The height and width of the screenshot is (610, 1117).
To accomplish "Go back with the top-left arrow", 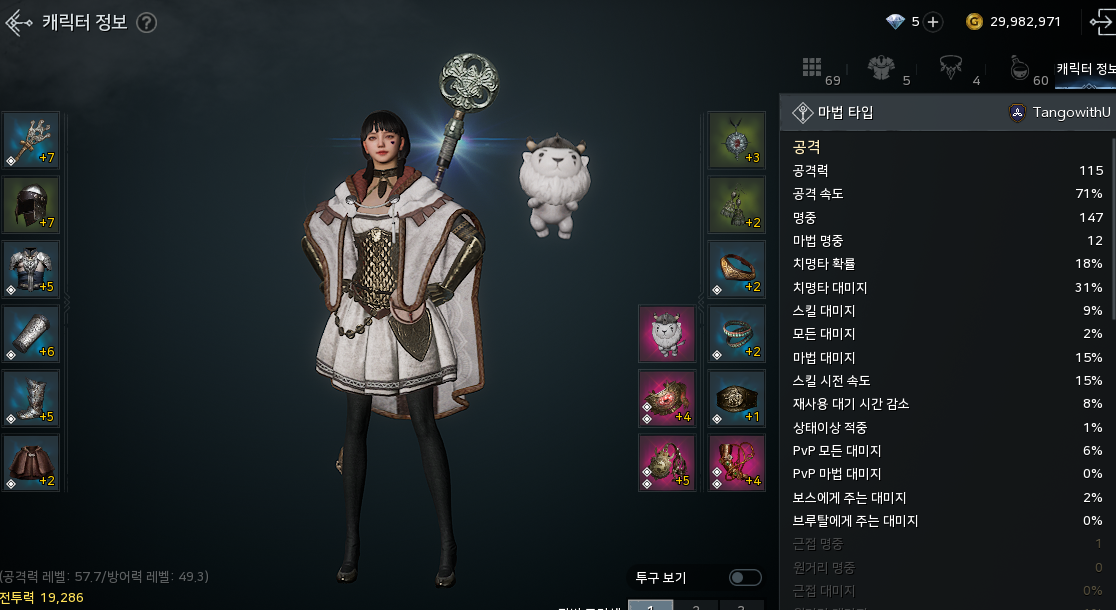I will 19,22.
